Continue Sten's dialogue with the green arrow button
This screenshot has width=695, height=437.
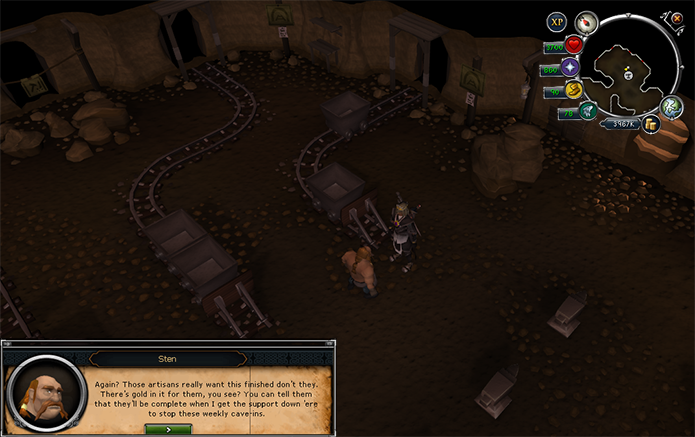(168, 428)
